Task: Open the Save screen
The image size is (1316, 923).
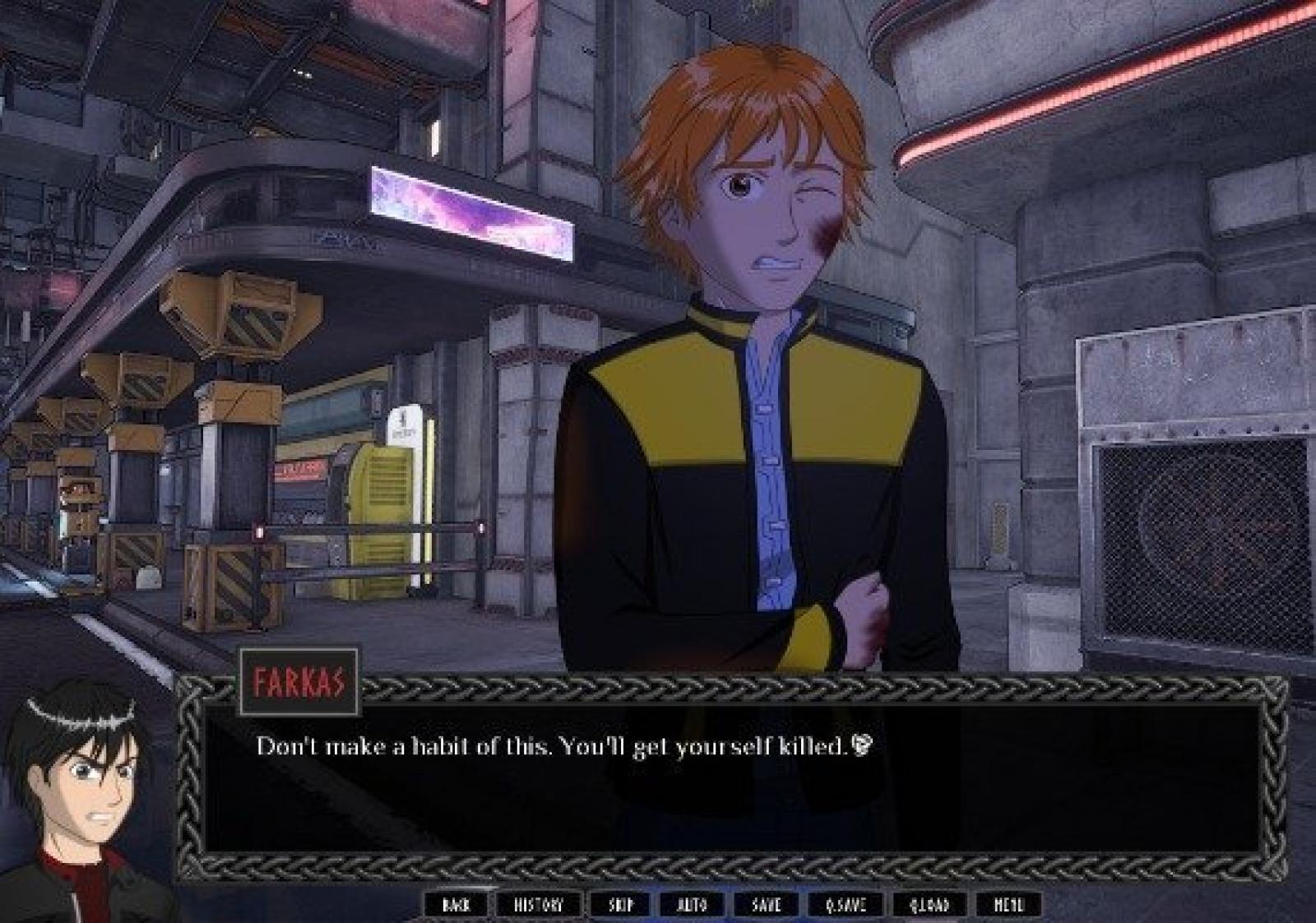Action: [x=767, y=905]
